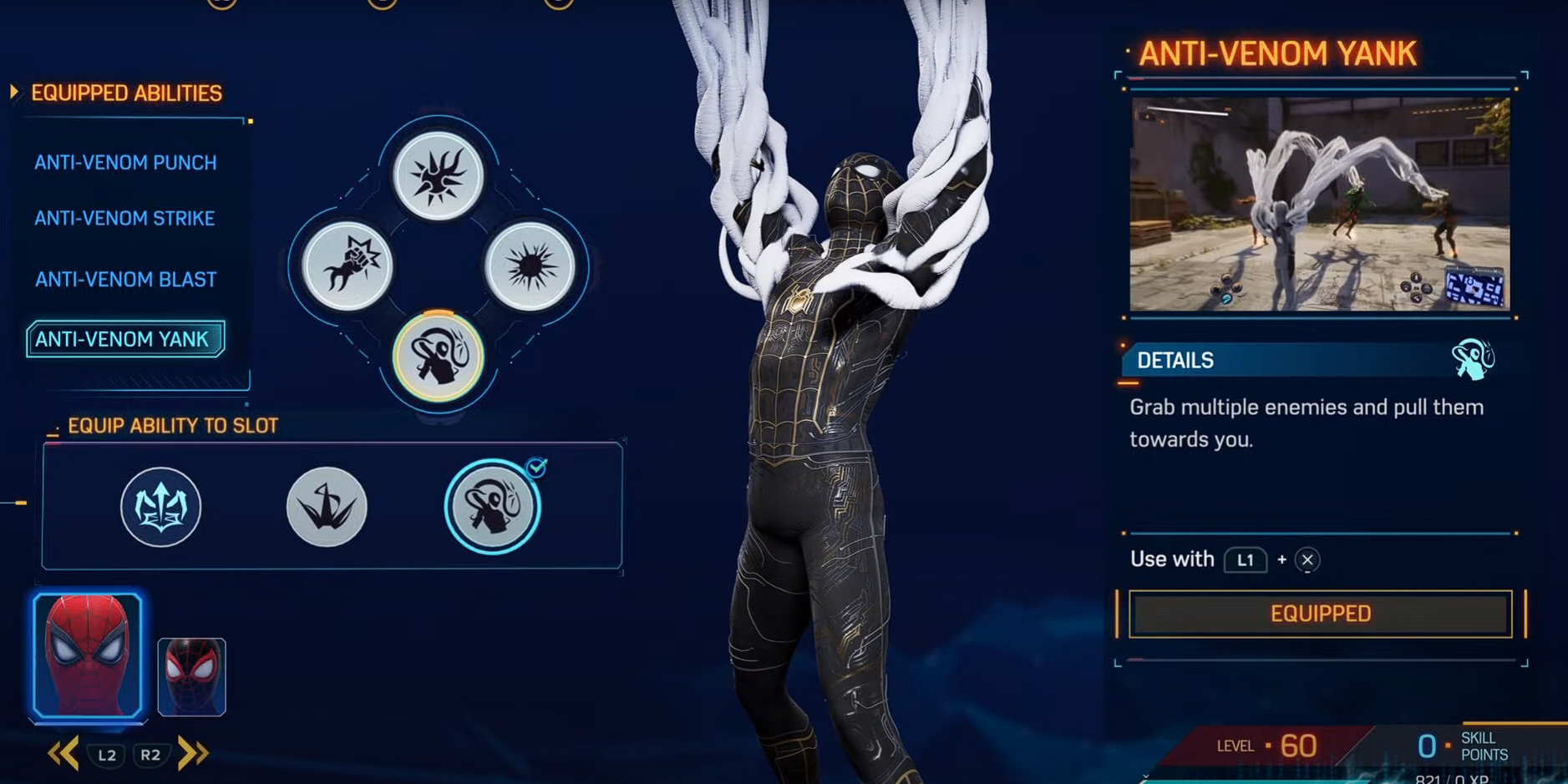The width and height of the screenshot is (1568, 784).
Task: Click the Skill Points counter showing 0
Action: 1425,744
